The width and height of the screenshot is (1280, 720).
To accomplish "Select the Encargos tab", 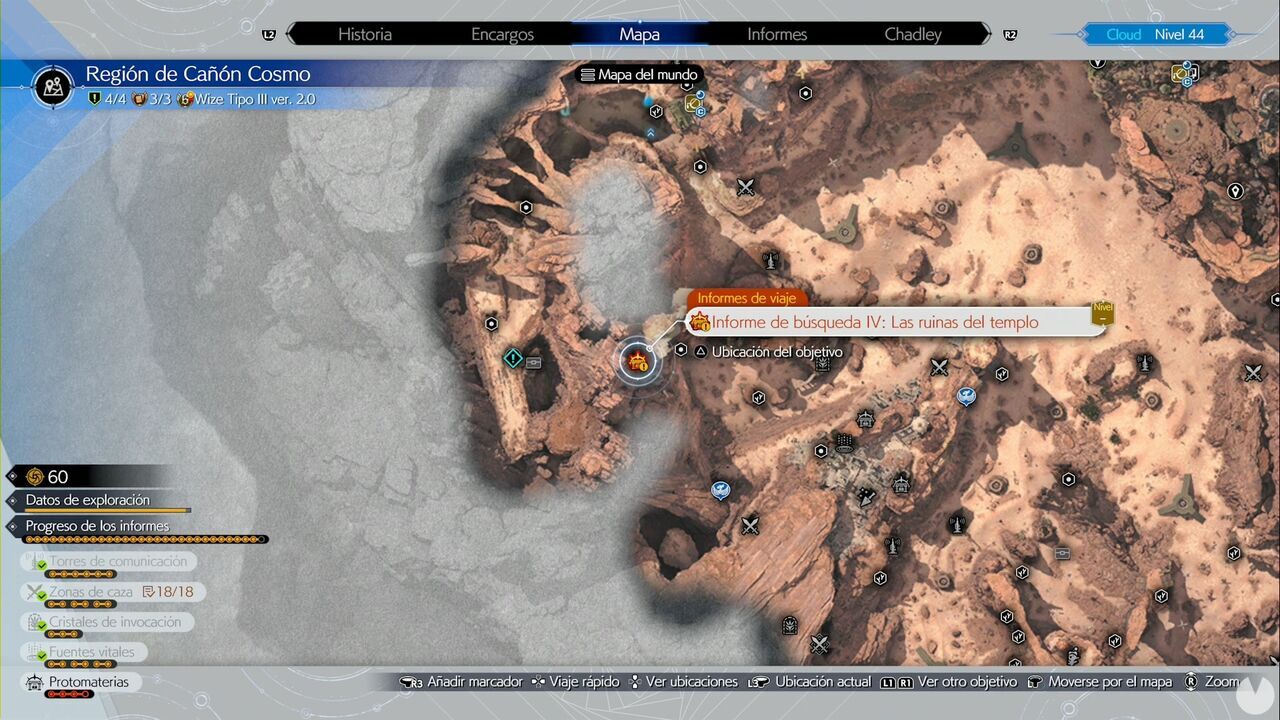I will tap(502, 33).
